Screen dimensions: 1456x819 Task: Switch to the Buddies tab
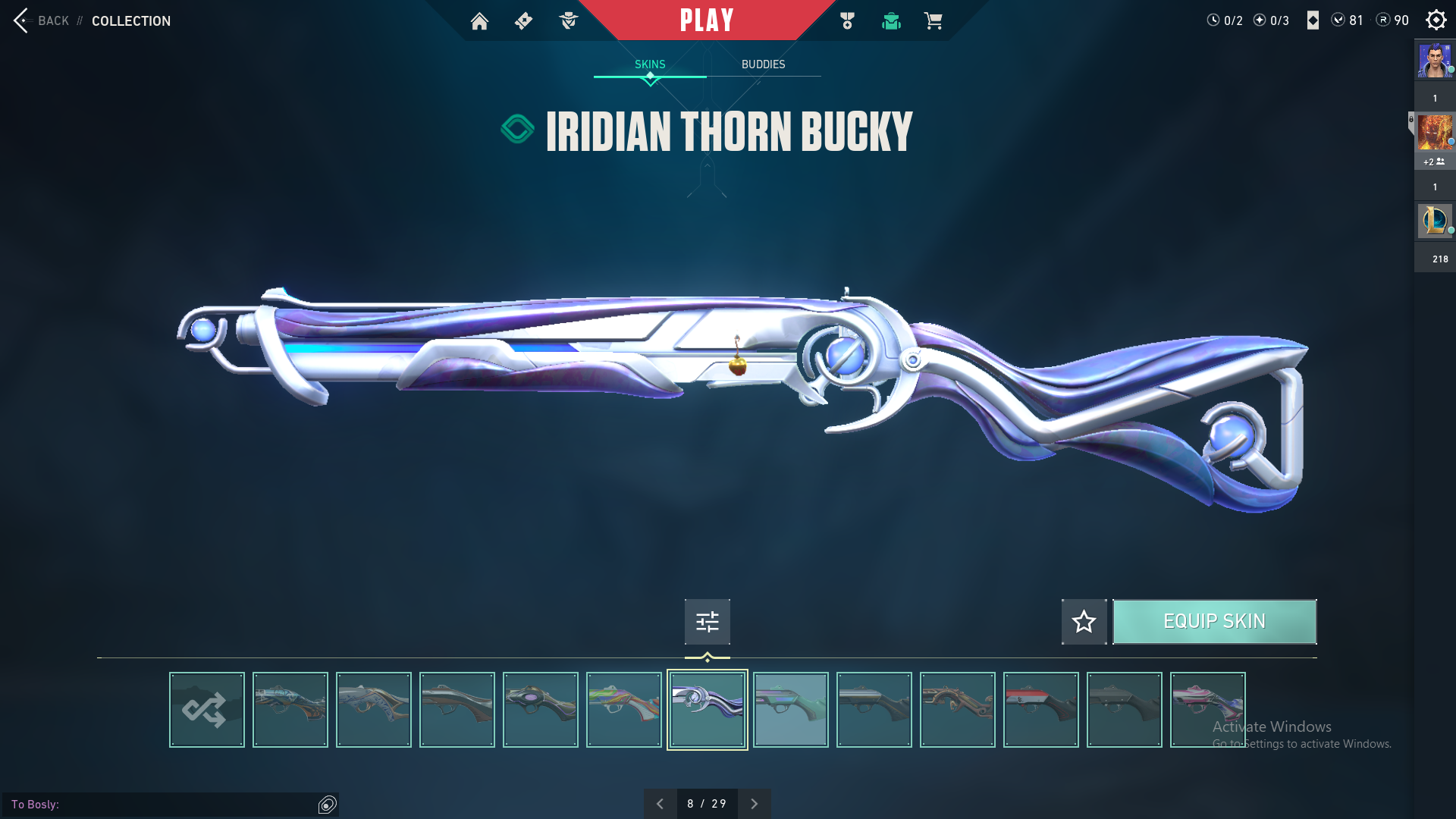coord(763,64)
